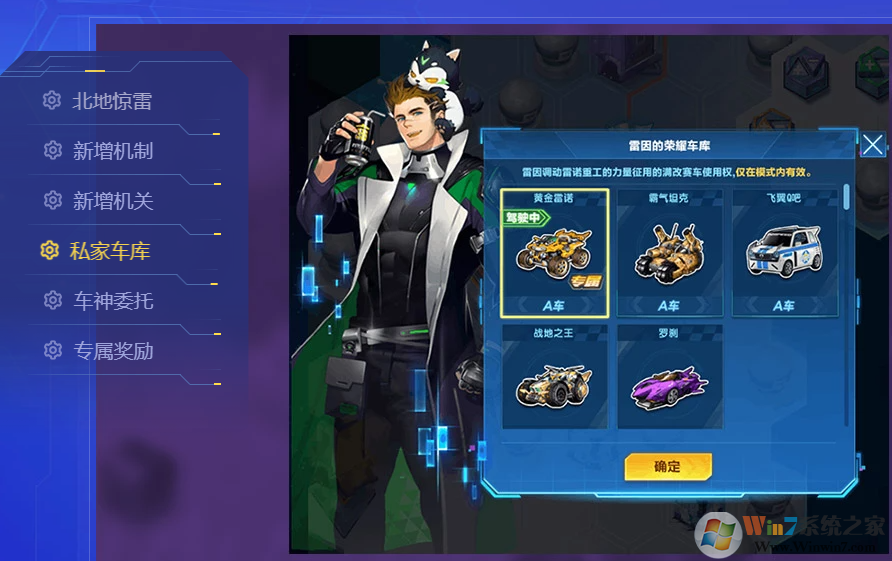892x561 pixels.
Task: Select the 新增机制 menu entry
Action: 112,151
